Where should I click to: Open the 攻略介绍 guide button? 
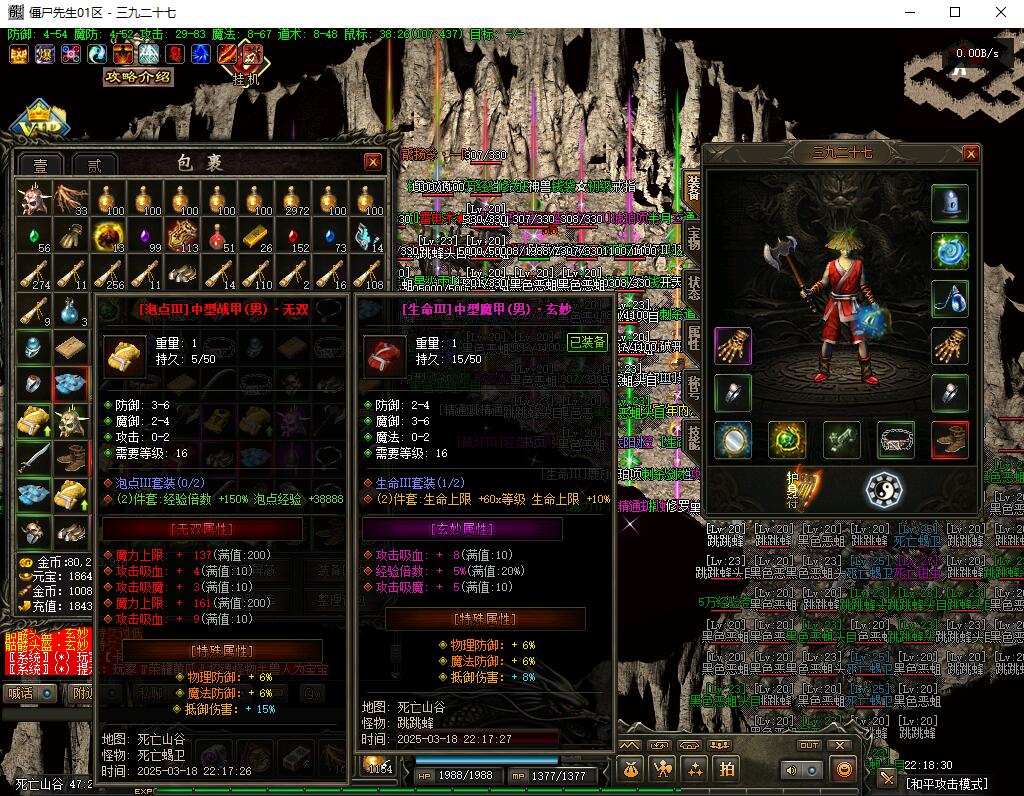pyautogui.click(x=139, y=77)
